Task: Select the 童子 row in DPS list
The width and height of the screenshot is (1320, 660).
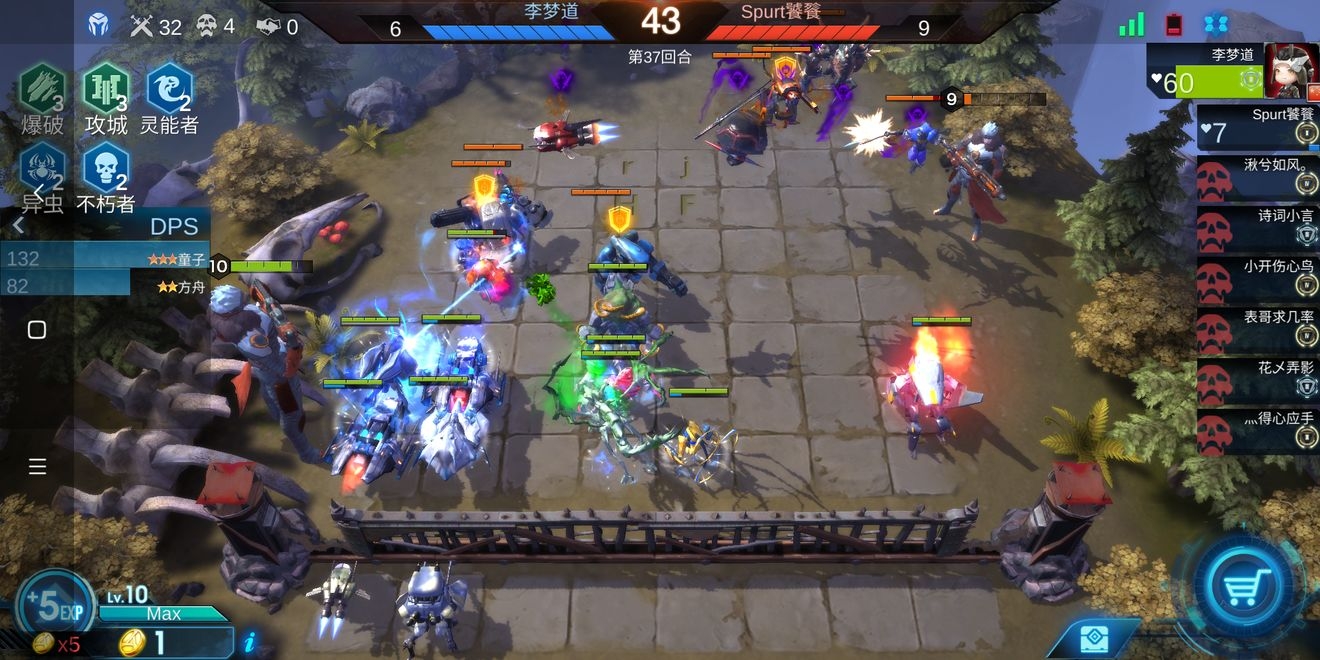Action: pyautogui.click(x=105, y=259)
